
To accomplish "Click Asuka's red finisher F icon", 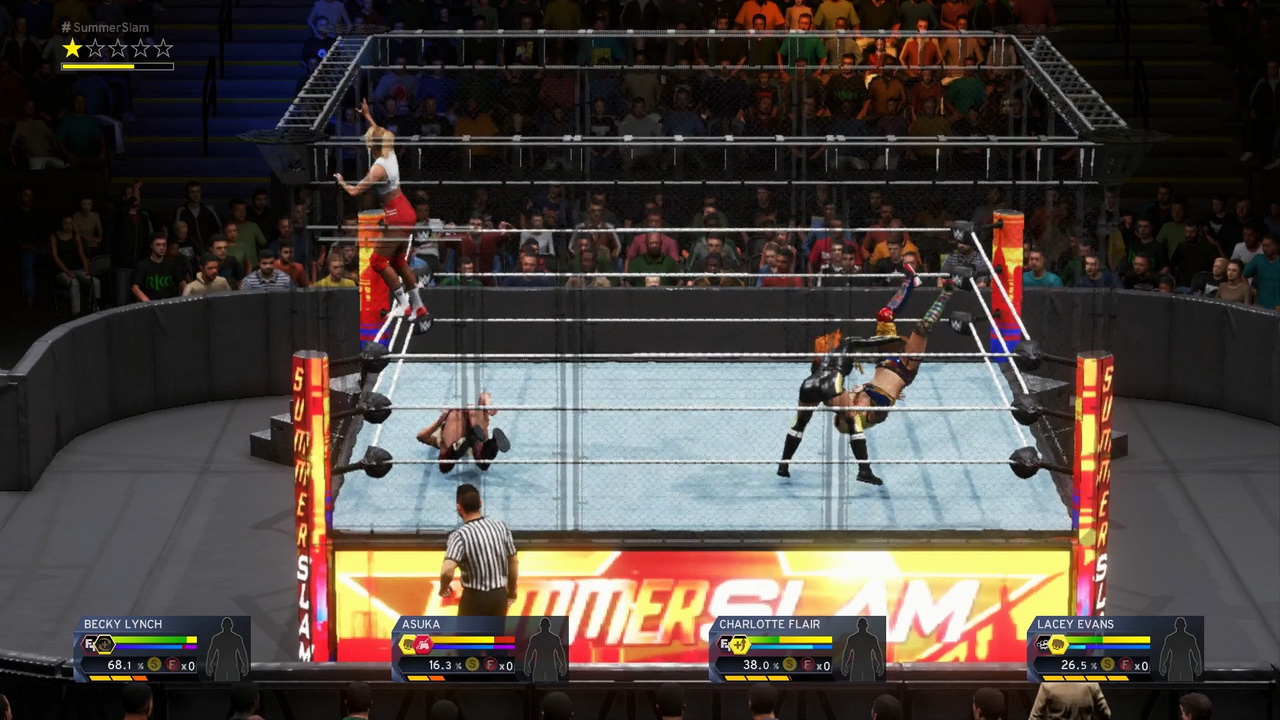I will tap(490, 665).
